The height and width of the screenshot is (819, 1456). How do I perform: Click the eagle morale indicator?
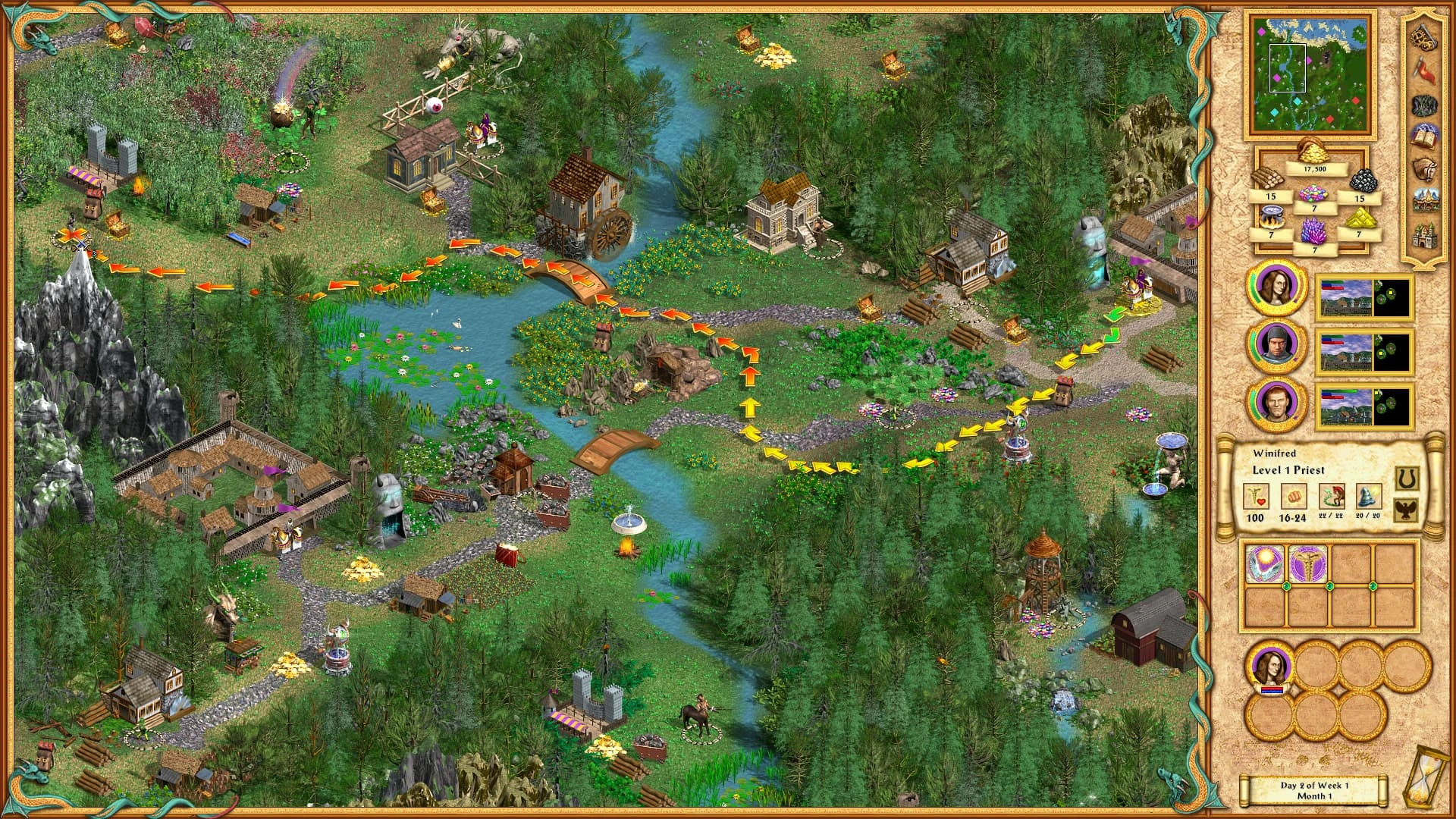(1405, 510)
